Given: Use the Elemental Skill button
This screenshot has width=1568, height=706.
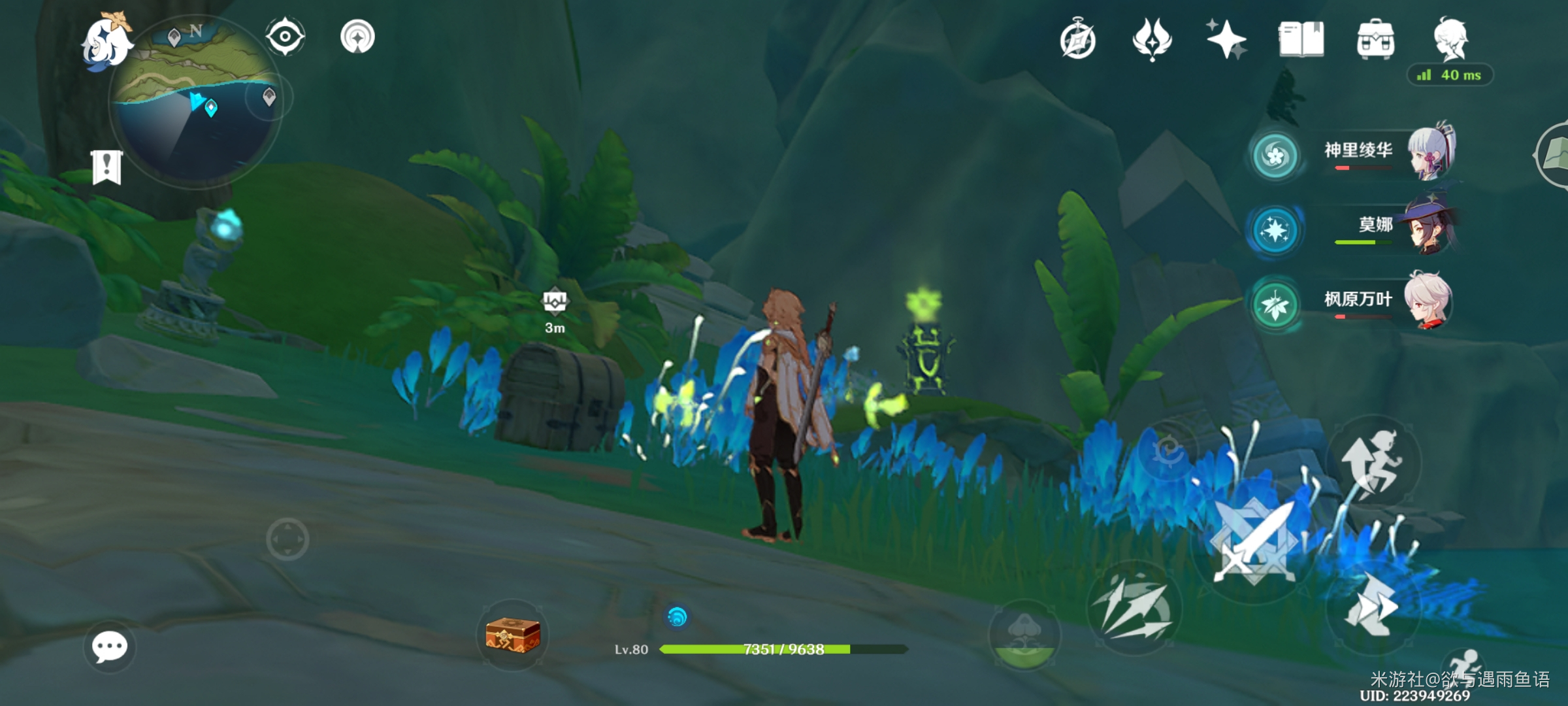Looking at the screenshot, I should tap(1134, 608).
